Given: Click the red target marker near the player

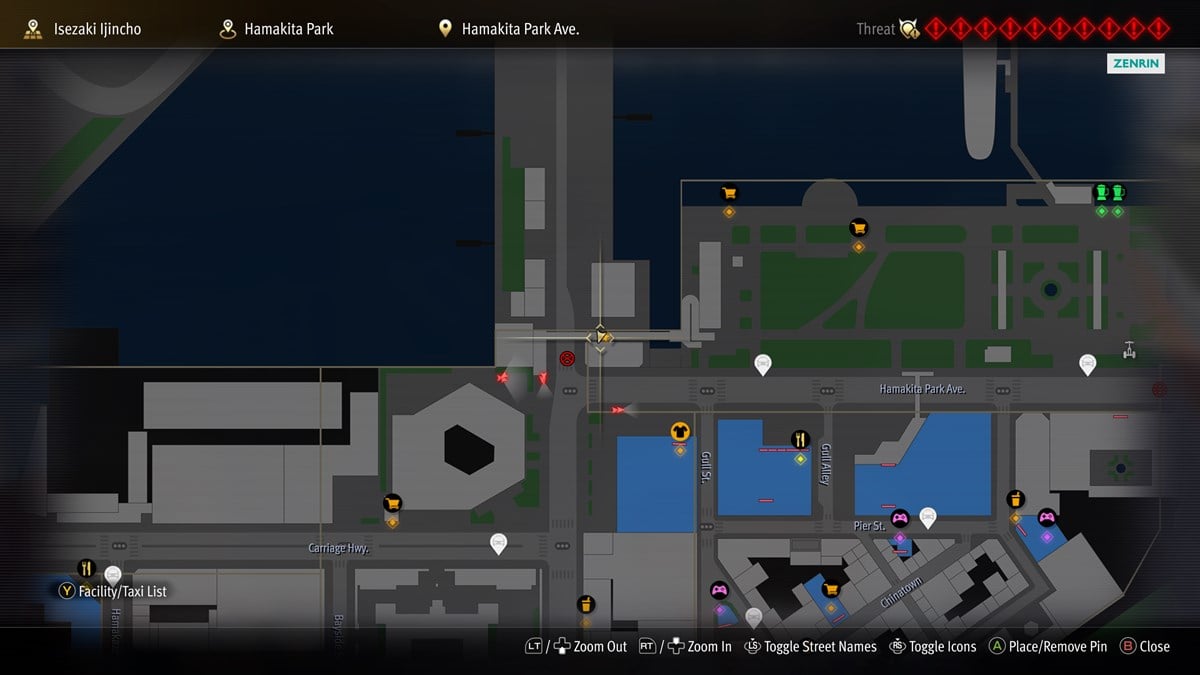Looking at the screenshot, I should tap(567, 358).
